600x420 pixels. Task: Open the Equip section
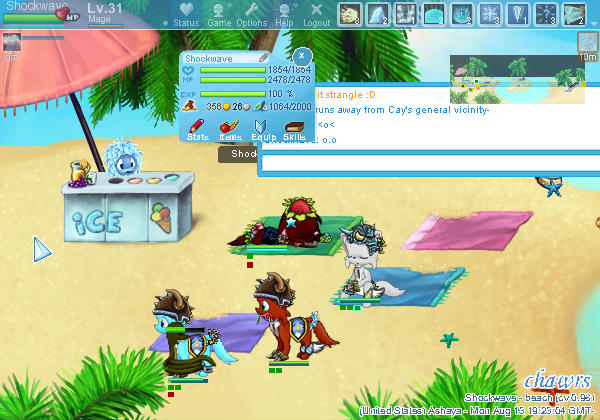263,130
